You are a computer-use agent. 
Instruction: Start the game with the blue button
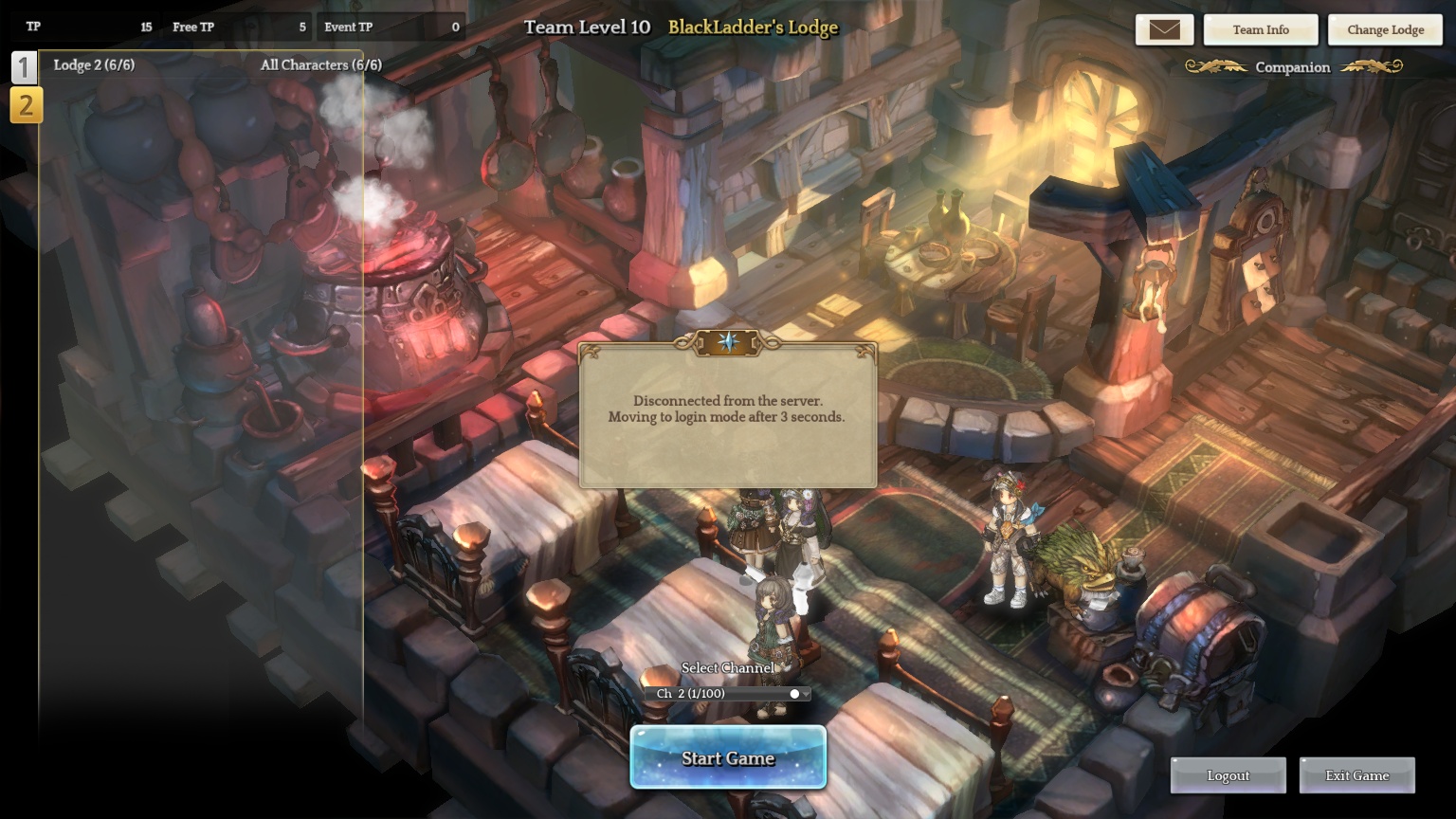[728, 757]
